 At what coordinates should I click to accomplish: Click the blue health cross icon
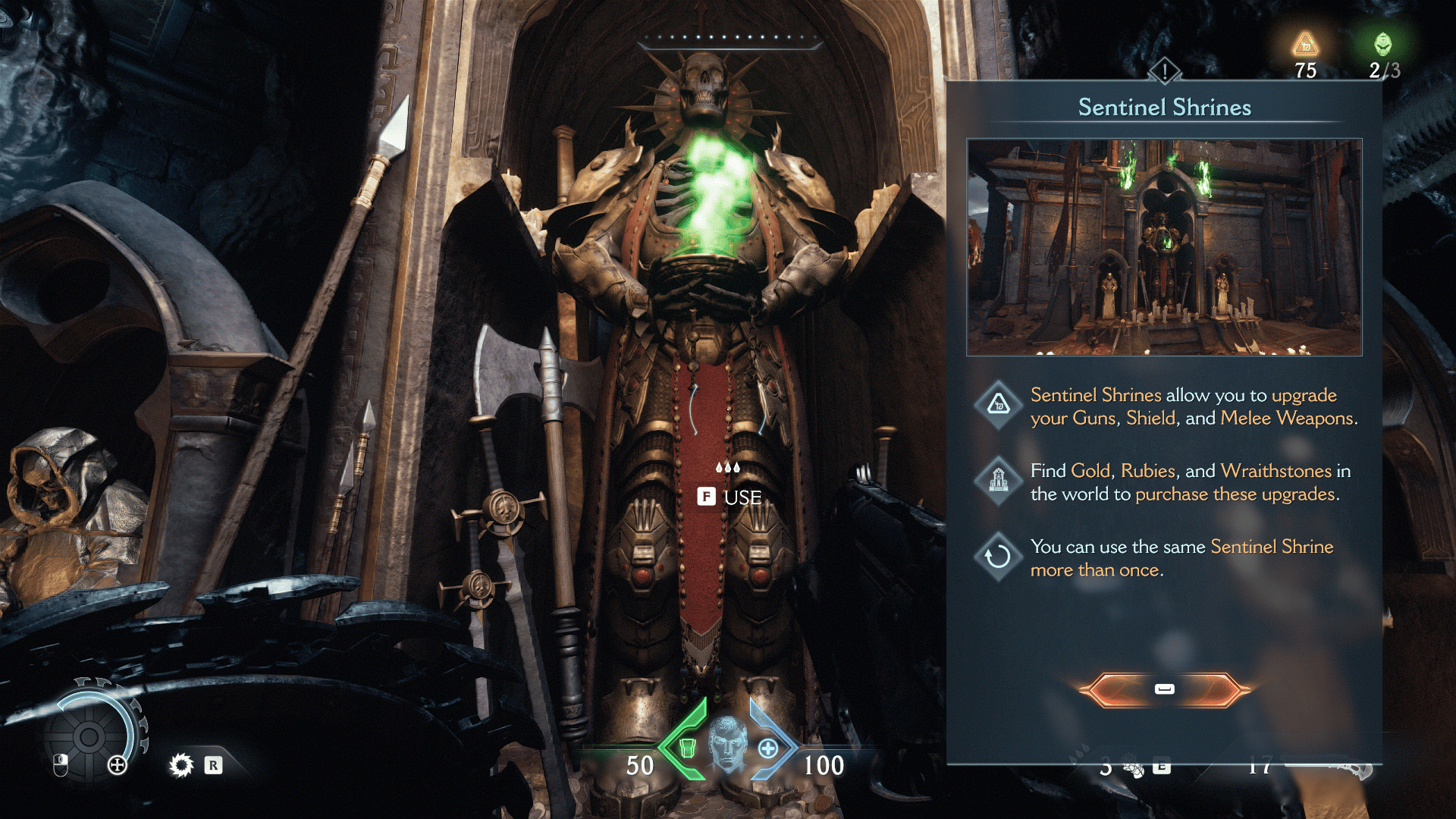[768, 749]
